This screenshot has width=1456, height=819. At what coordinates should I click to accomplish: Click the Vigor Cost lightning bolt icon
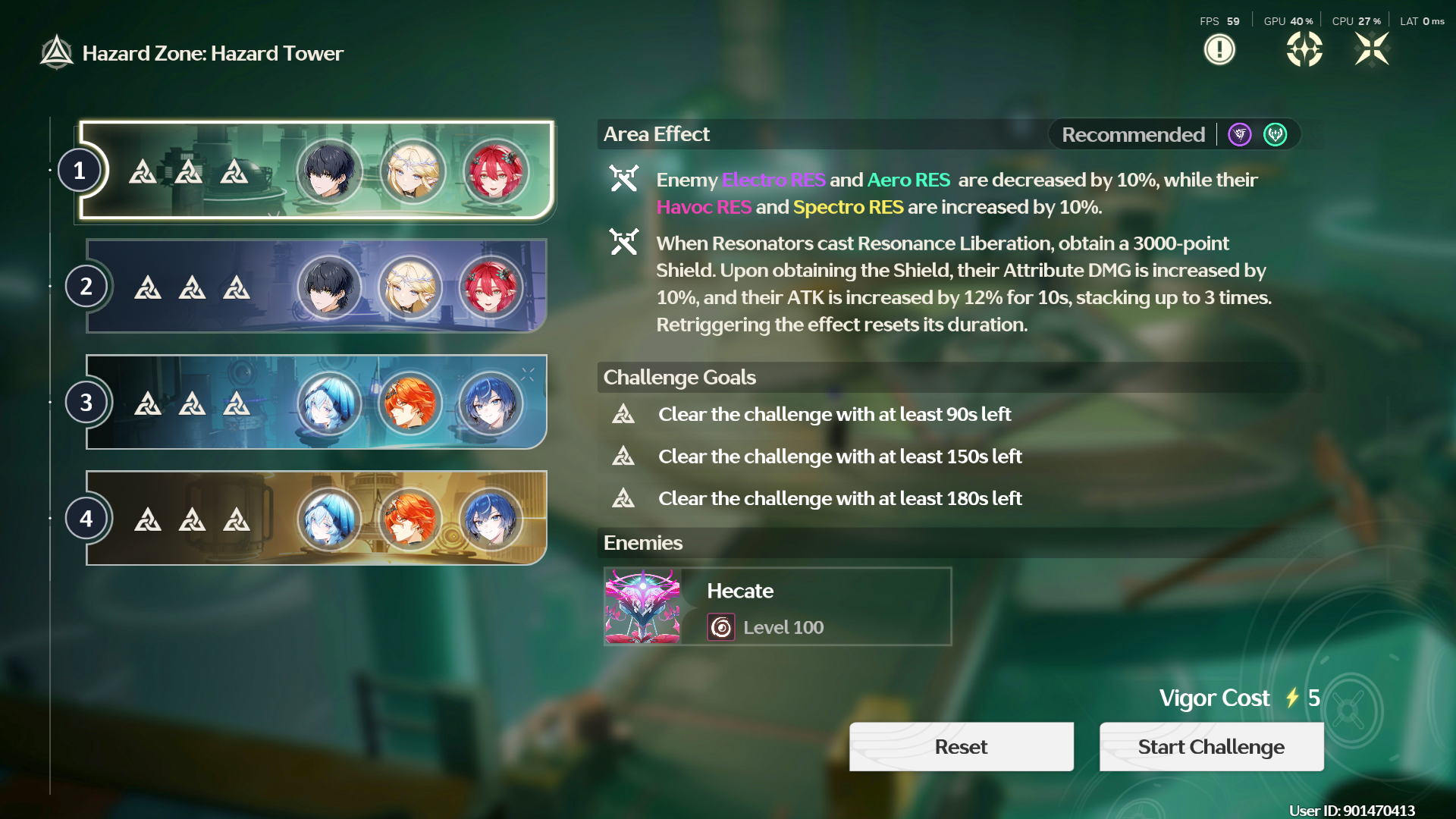1290,698
